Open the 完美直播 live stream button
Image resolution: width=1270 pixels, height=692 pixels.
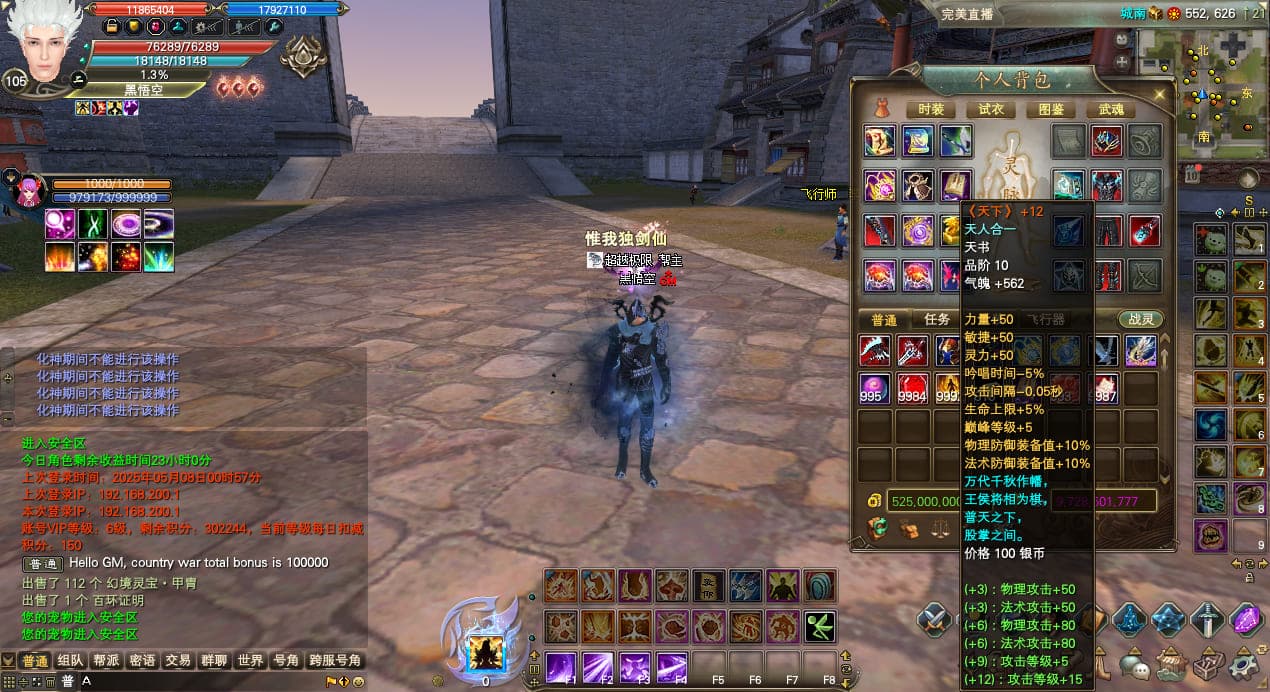(x=967, y=14)
